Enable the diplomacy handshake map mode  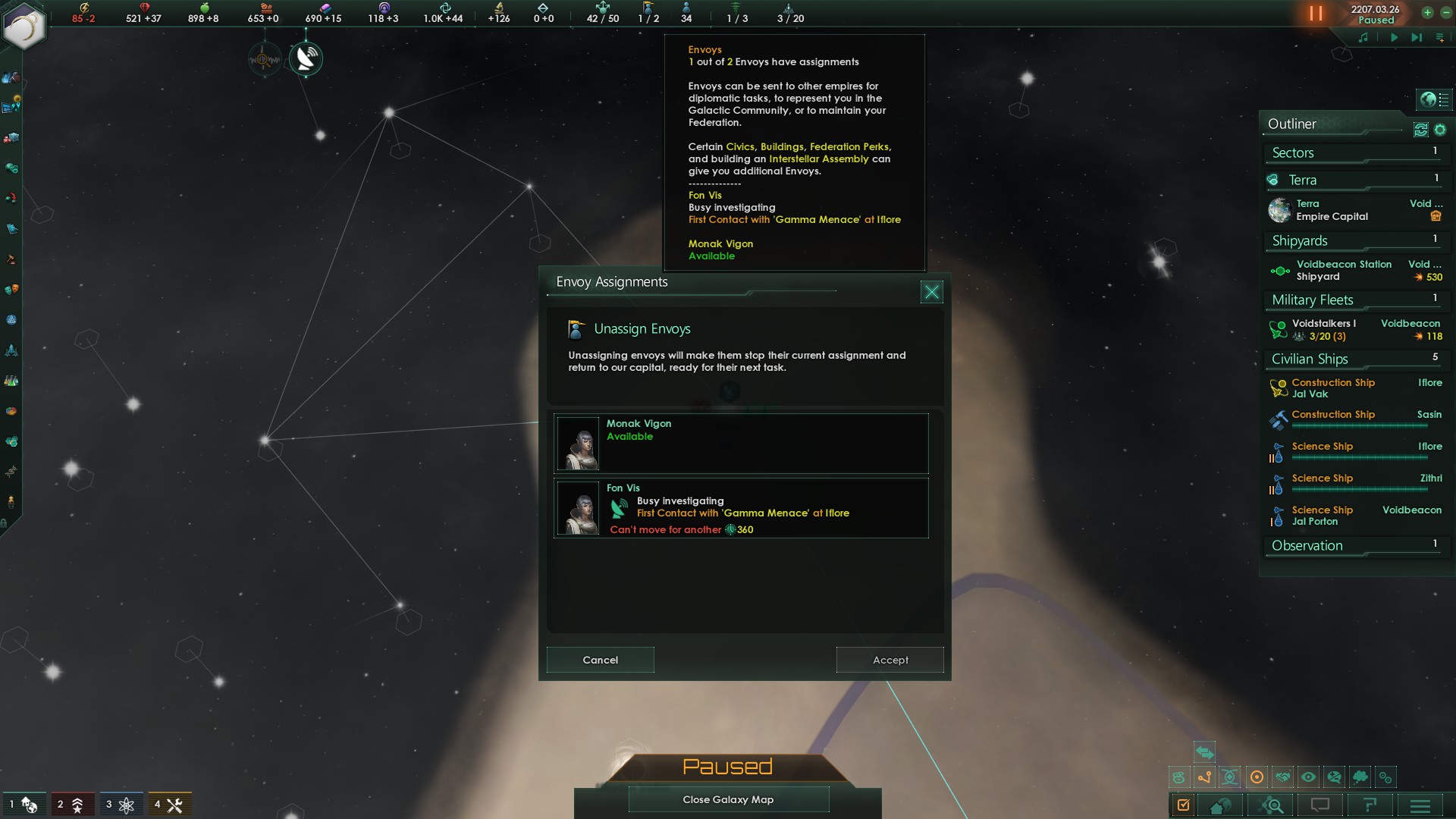coord(1284,777)
